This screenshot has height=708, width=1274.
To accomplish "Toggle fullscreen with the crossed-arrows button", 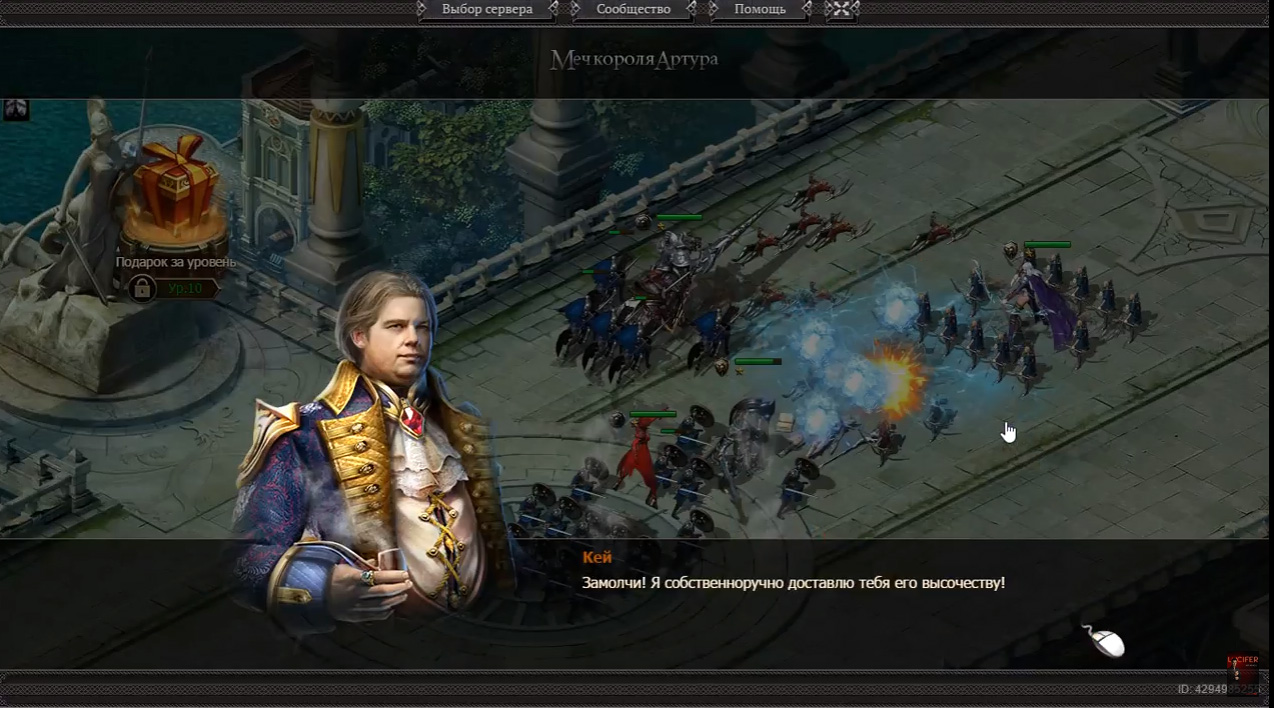I will [842, 10].
